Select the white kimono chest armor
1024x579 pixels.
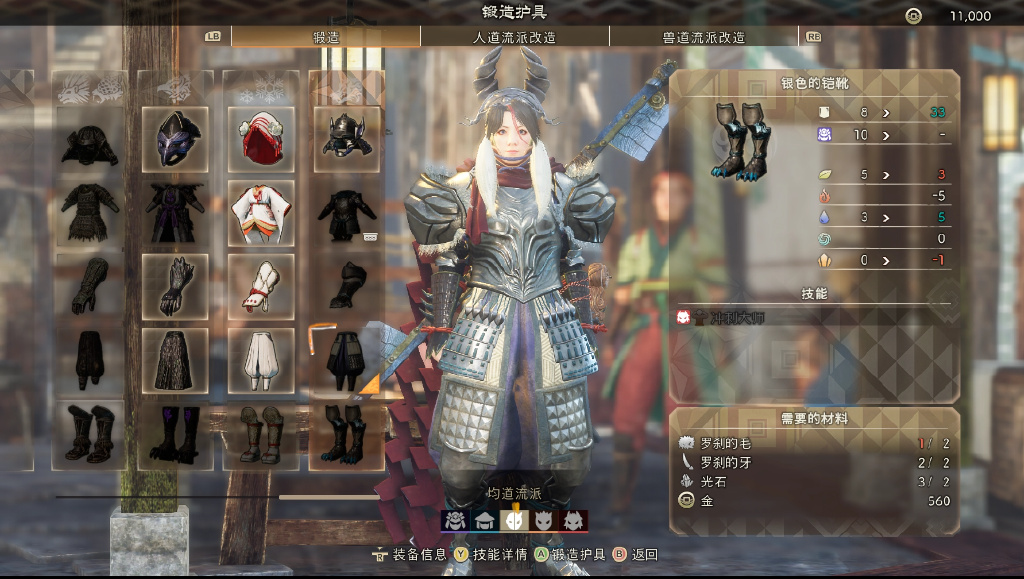(x=261, y=212)
